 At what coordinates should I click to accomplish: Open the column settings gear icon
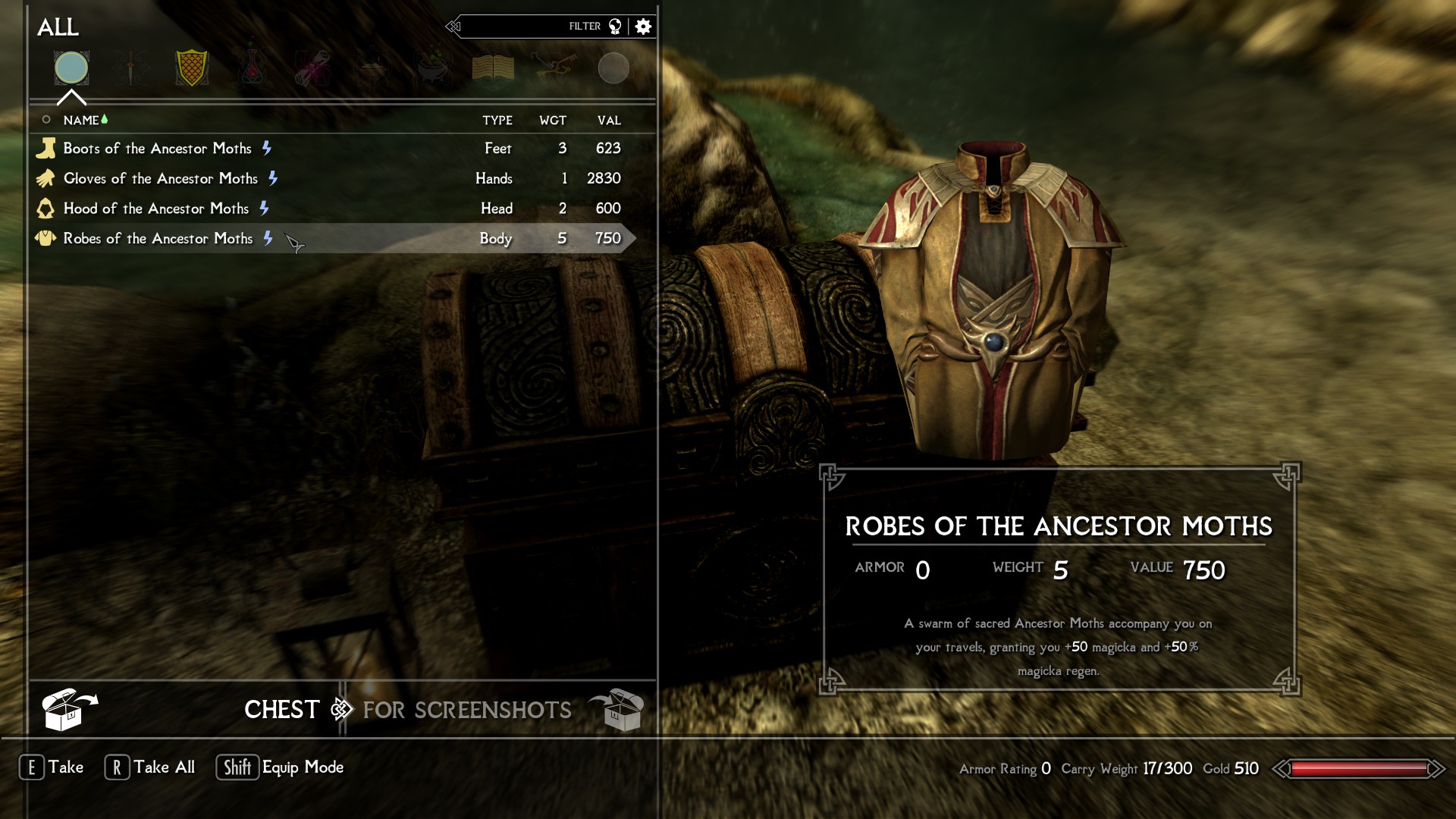[643, 27]
